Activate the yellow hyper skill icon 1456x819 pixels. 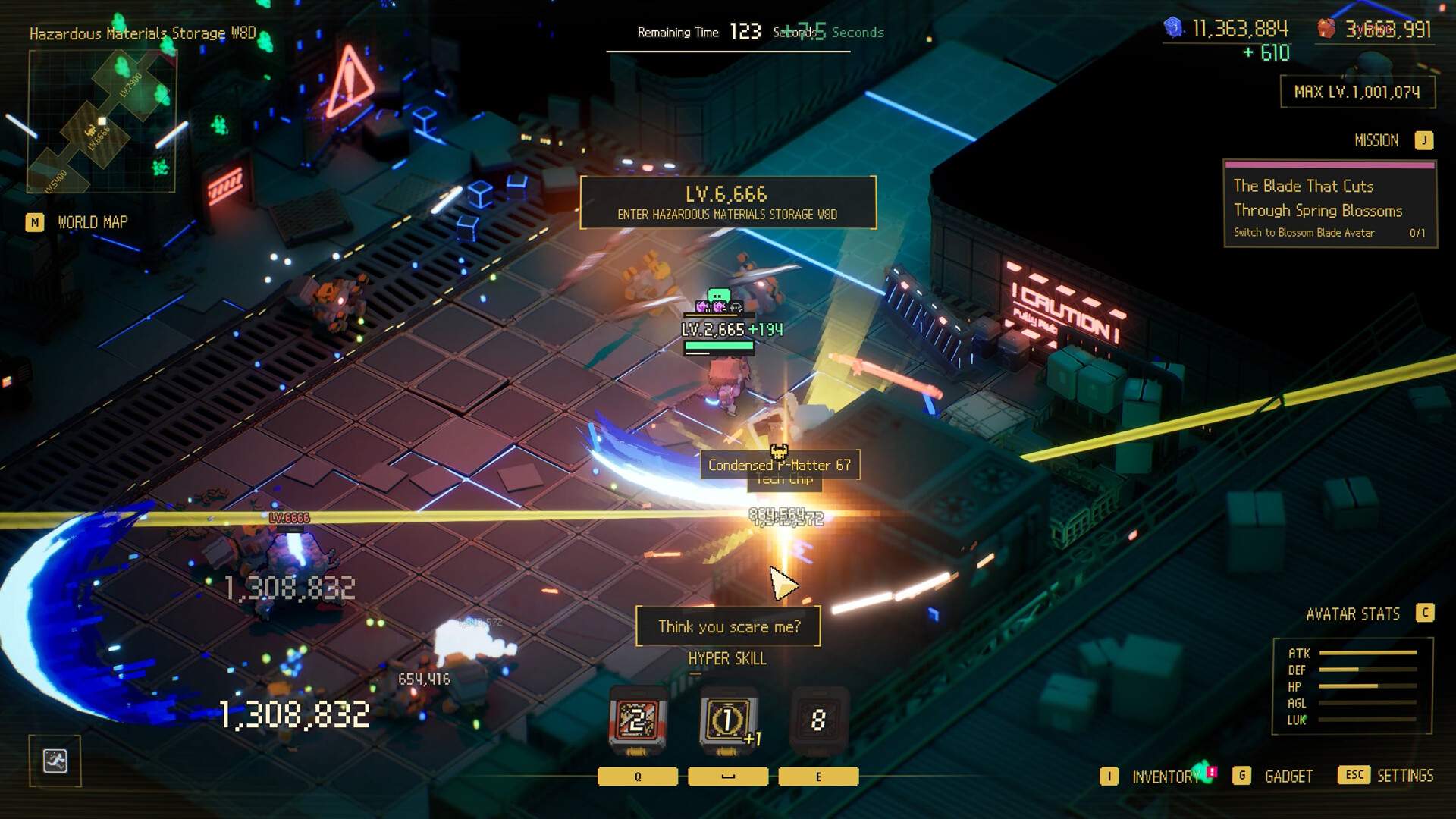point(727,720)
